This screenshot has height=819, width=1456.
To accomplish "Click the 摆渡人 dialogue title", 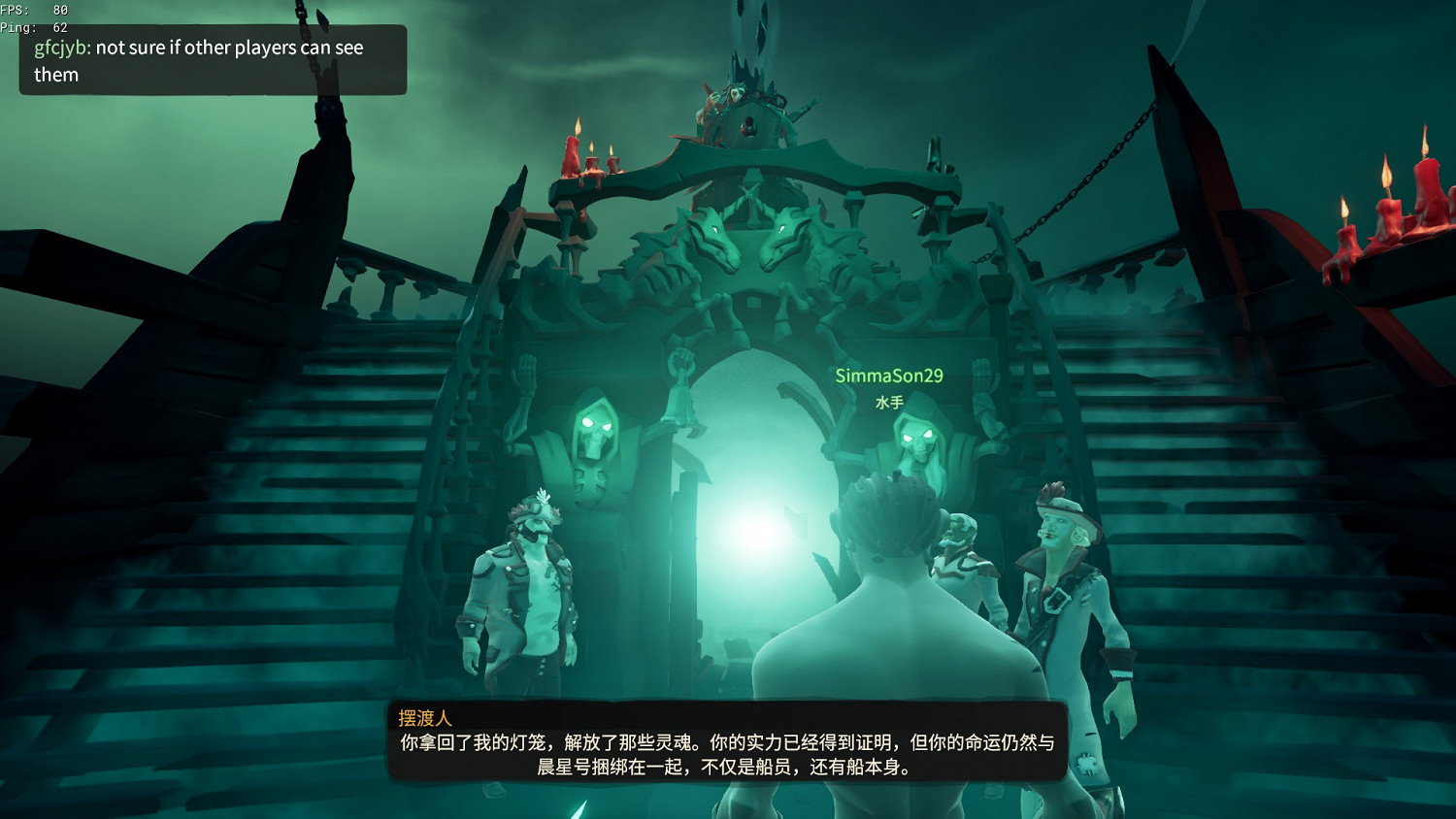I will (424, 714).
